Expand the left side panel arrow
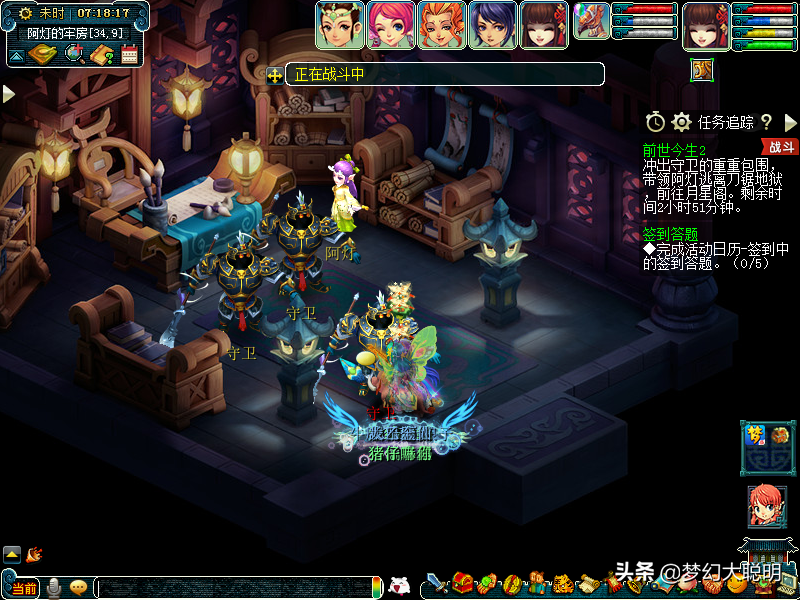The image size is (800, 600). (9, 94)
